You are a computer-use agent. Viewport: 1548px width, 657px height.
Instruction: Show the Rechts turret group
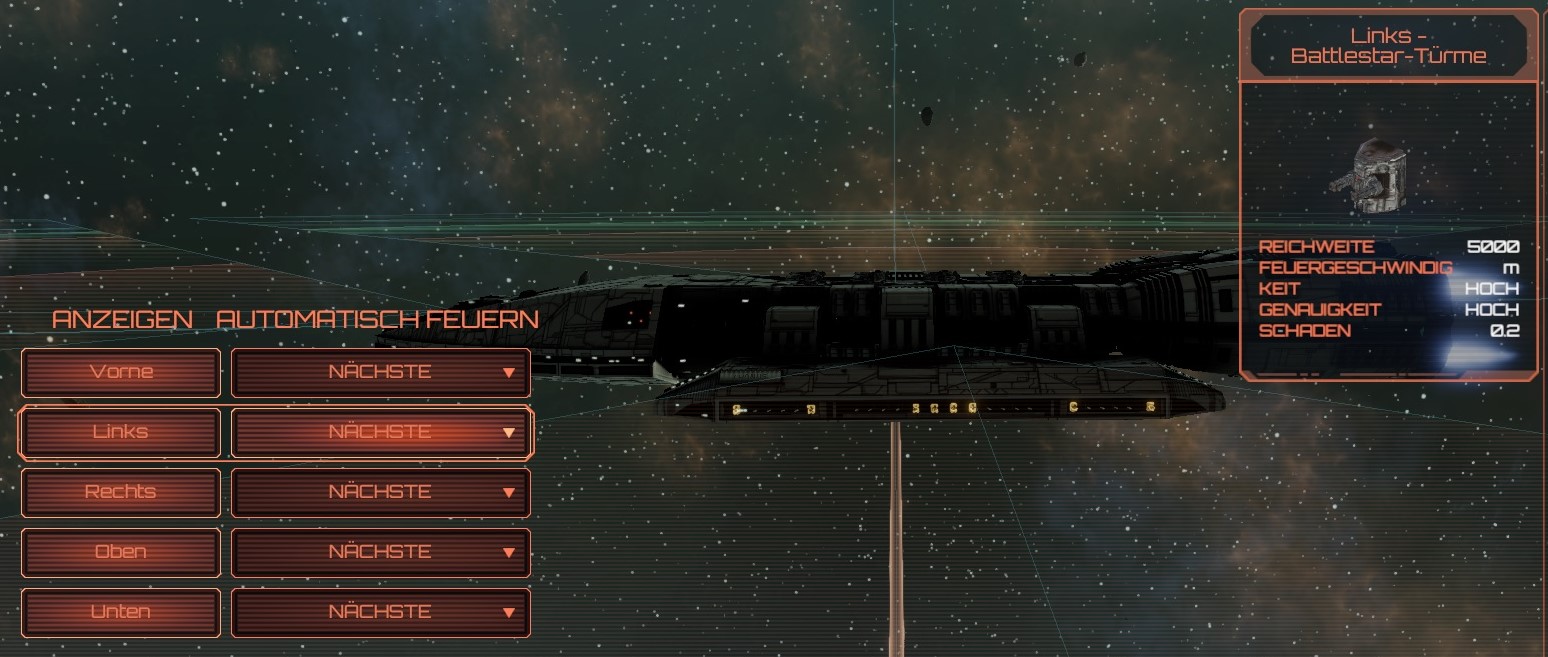point(121,492)
